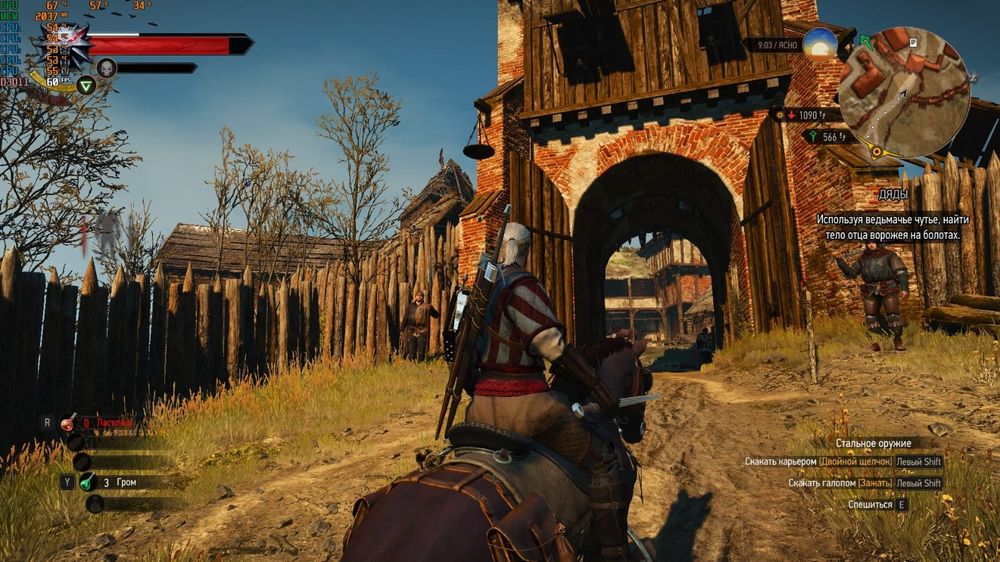Click the sun weather icon
This screenshot has height=562, width=1000.
tap(820, 45)
